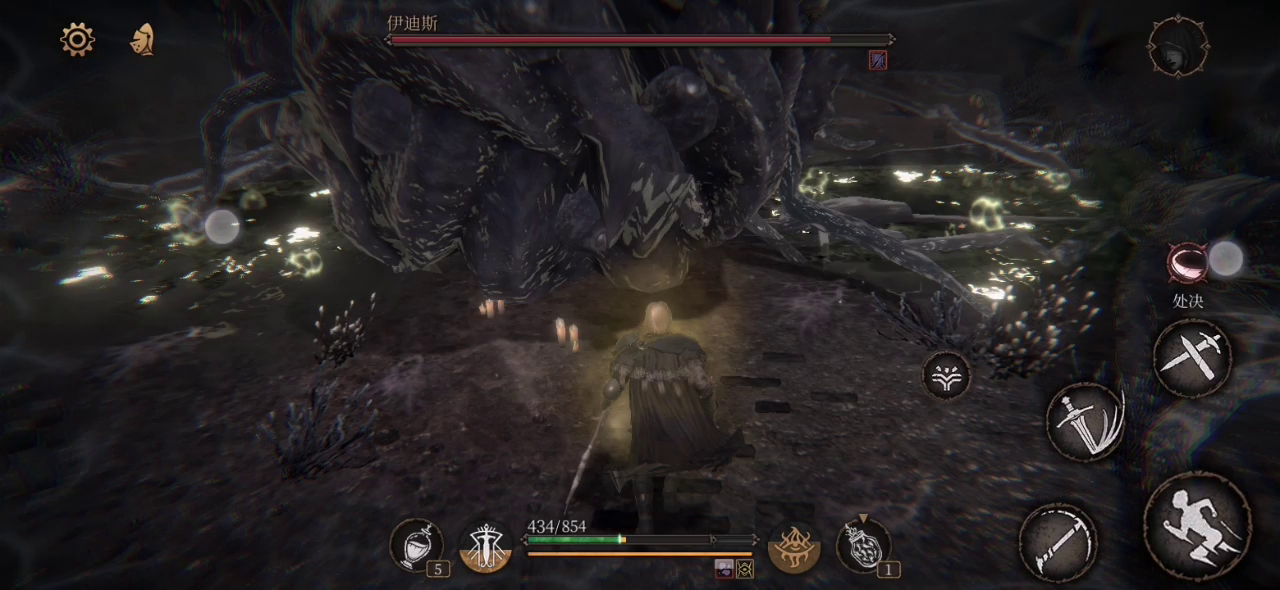Tap the crossed swords attack button
The height and width of the screenshot is (590, 1280).
(1192, 358)
